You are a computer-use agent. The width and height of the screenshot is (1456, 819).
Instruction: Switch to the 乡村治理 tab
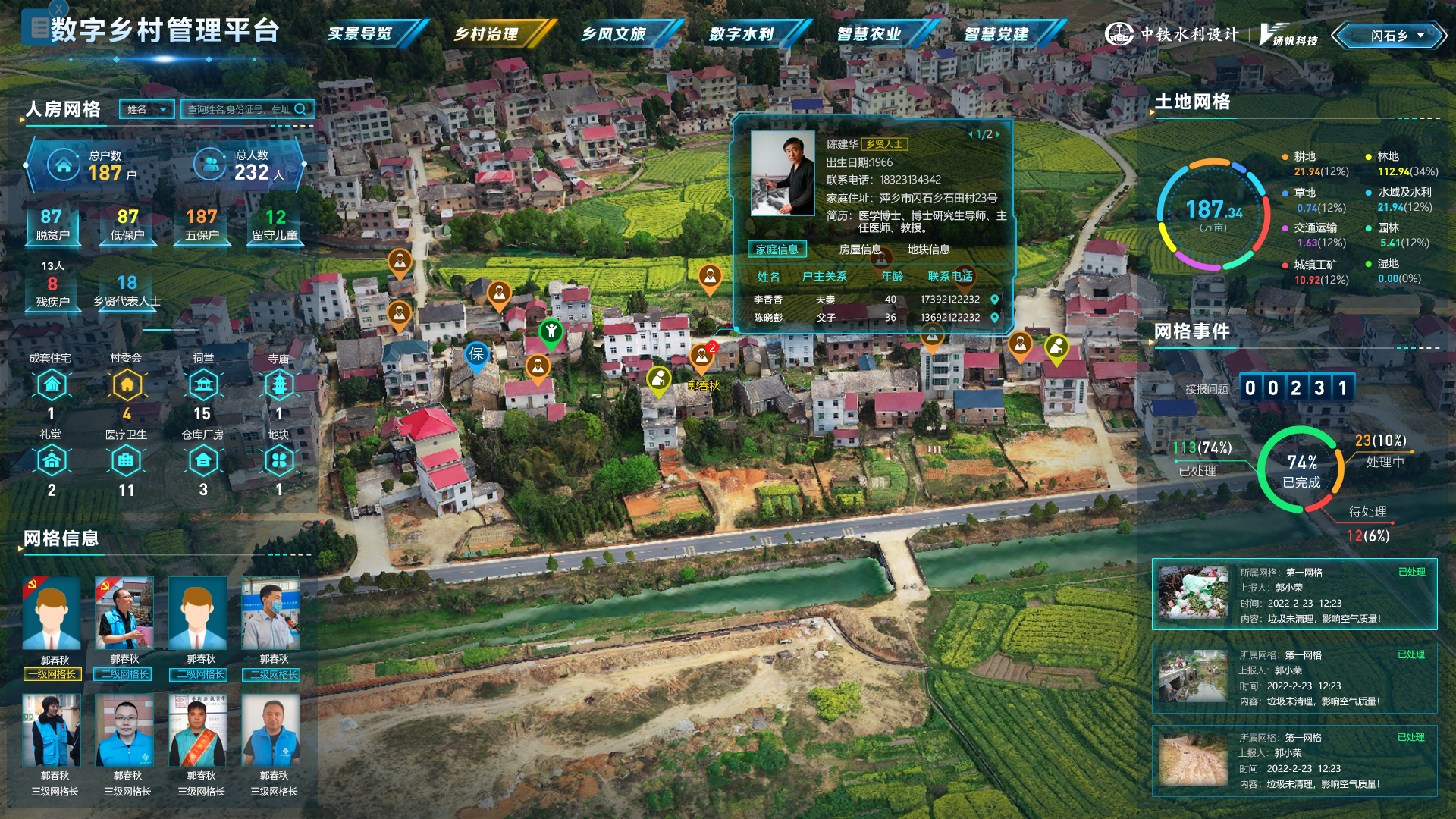click(x=487, y=34)
